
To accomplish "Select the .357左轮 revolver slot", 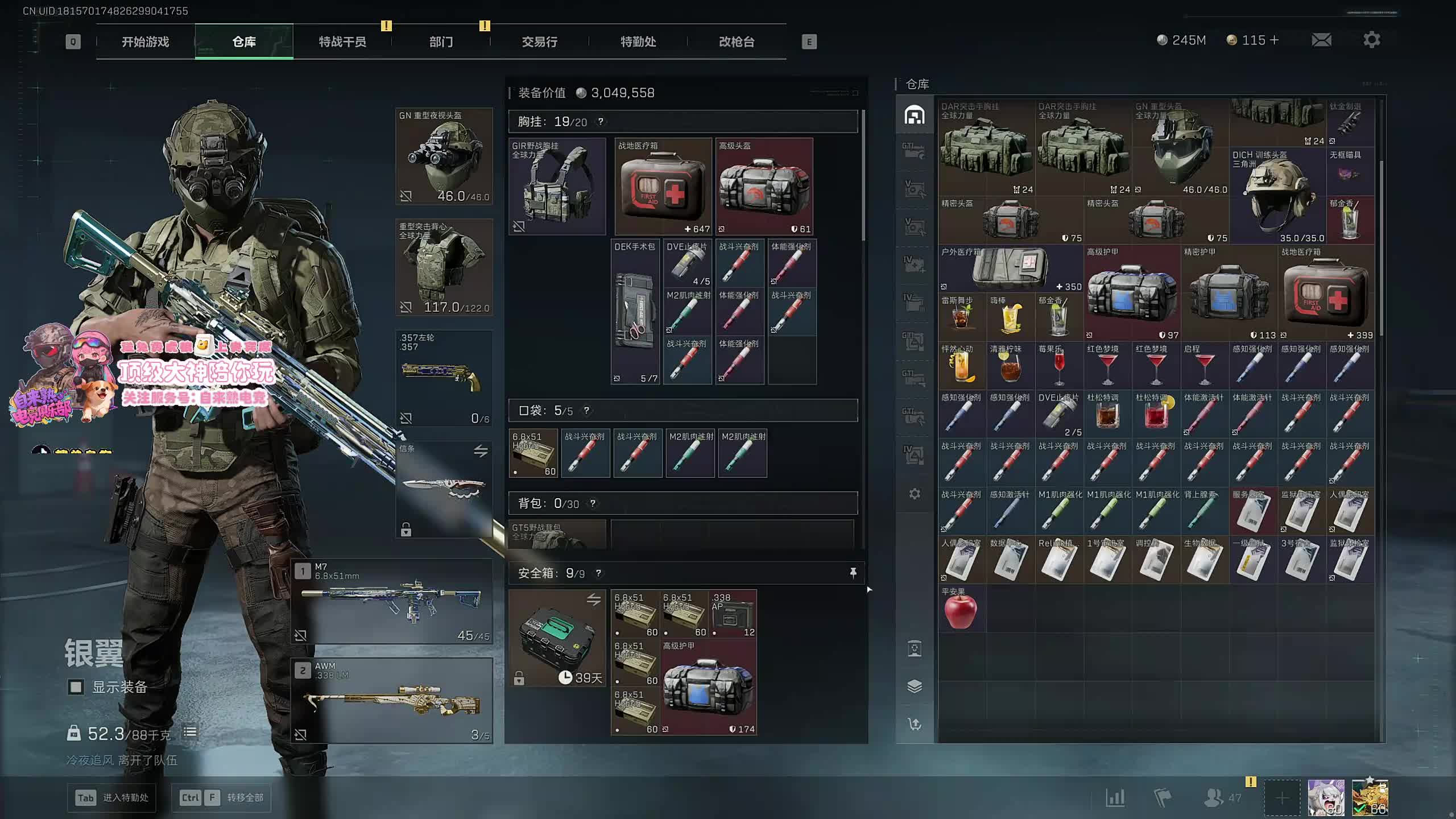I will click(x=444, y=378).
